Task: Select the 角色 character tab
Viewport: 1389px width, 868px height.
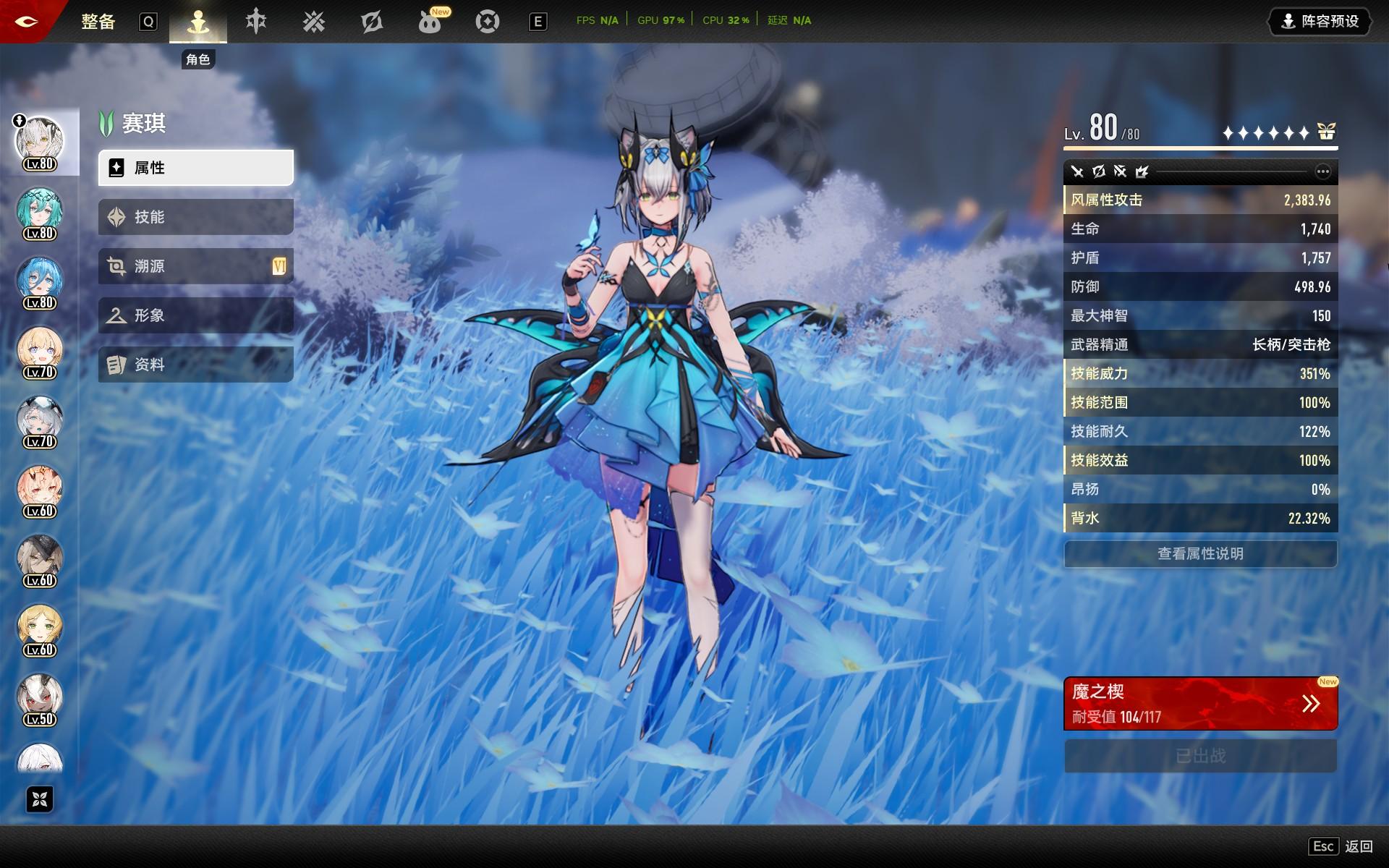Action: click(198, 22)
